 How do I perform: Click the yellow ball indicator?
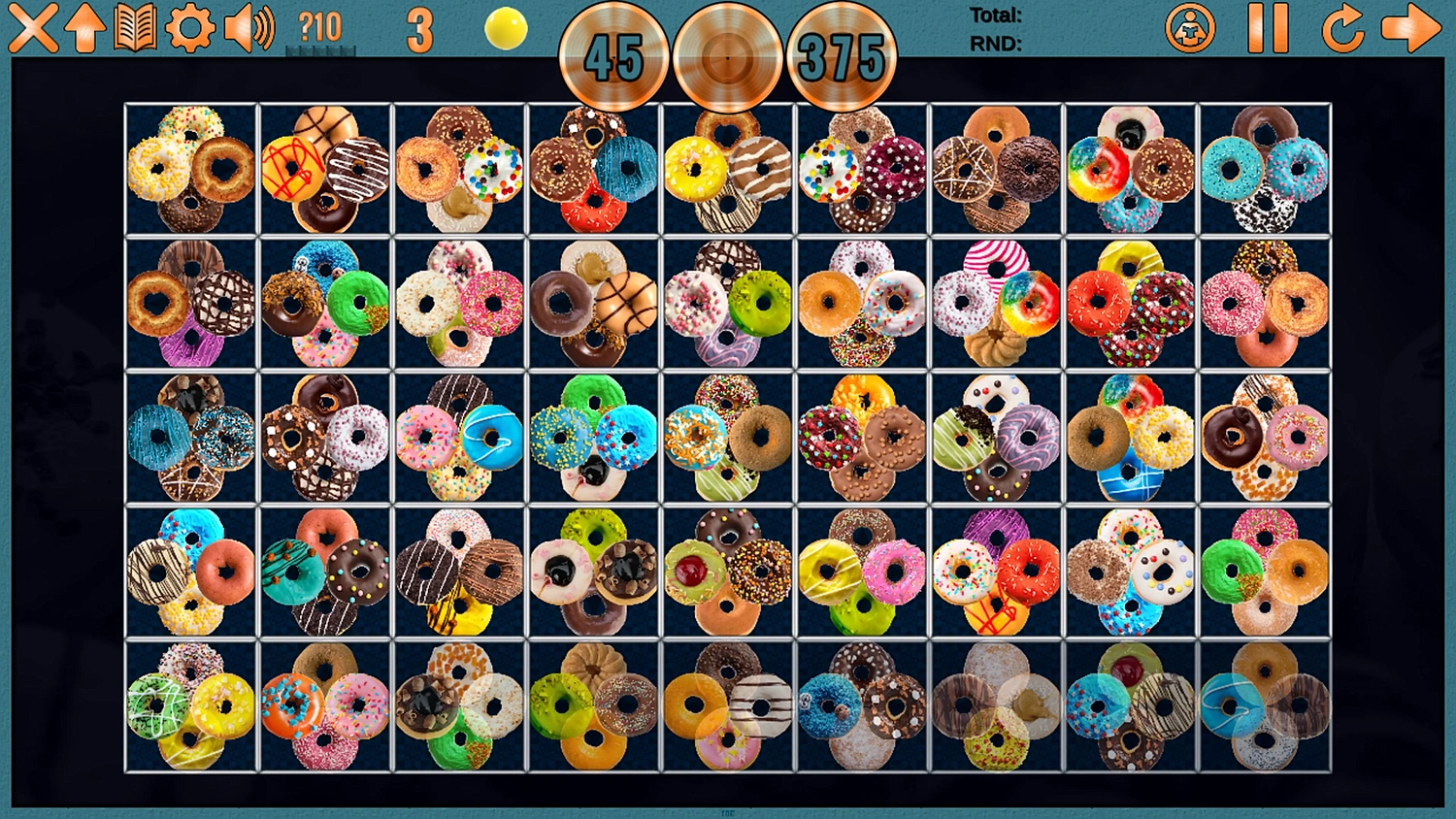(507, 29)
